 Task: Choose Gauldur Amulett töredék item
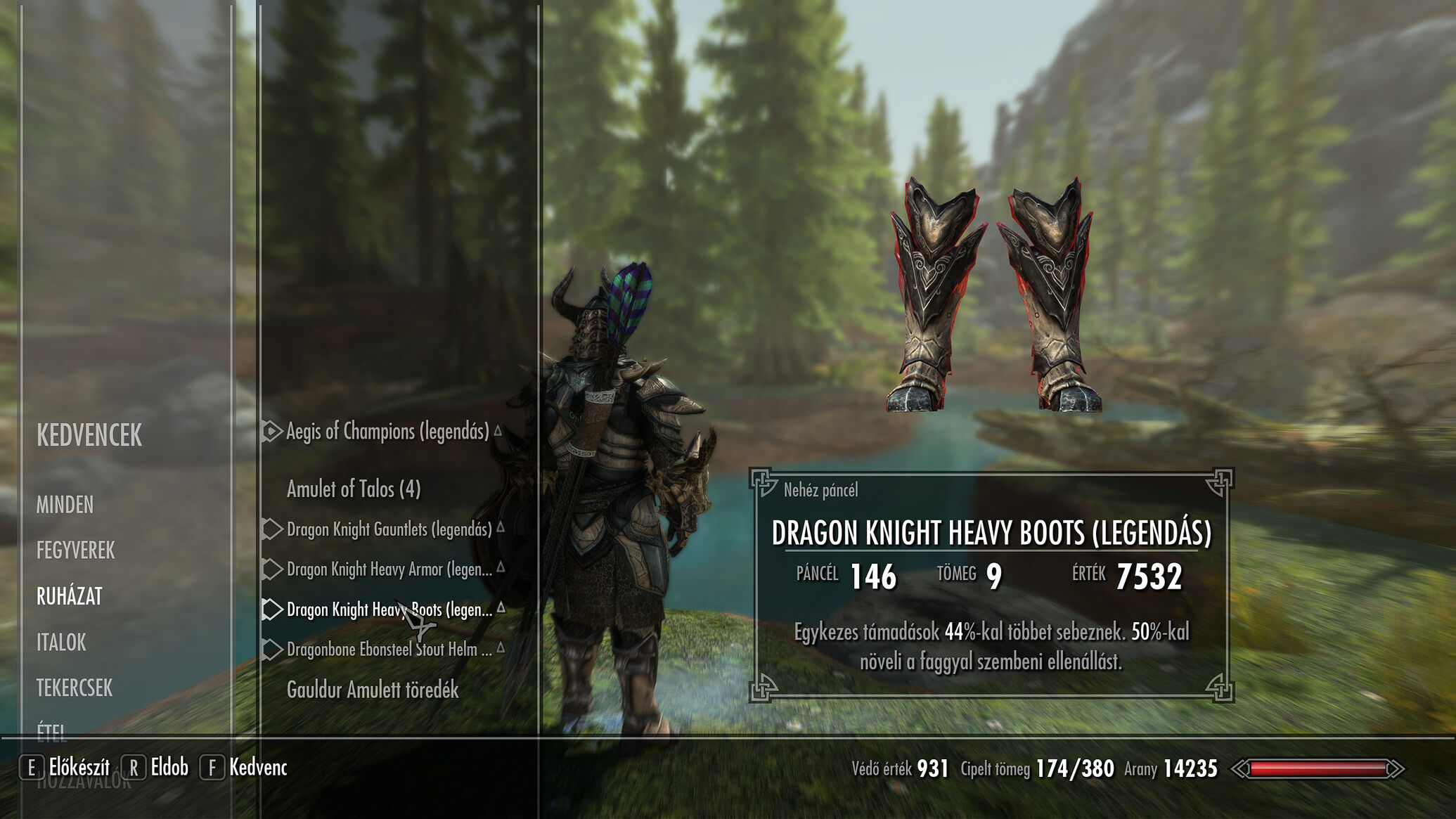click(x=373, y=690)
